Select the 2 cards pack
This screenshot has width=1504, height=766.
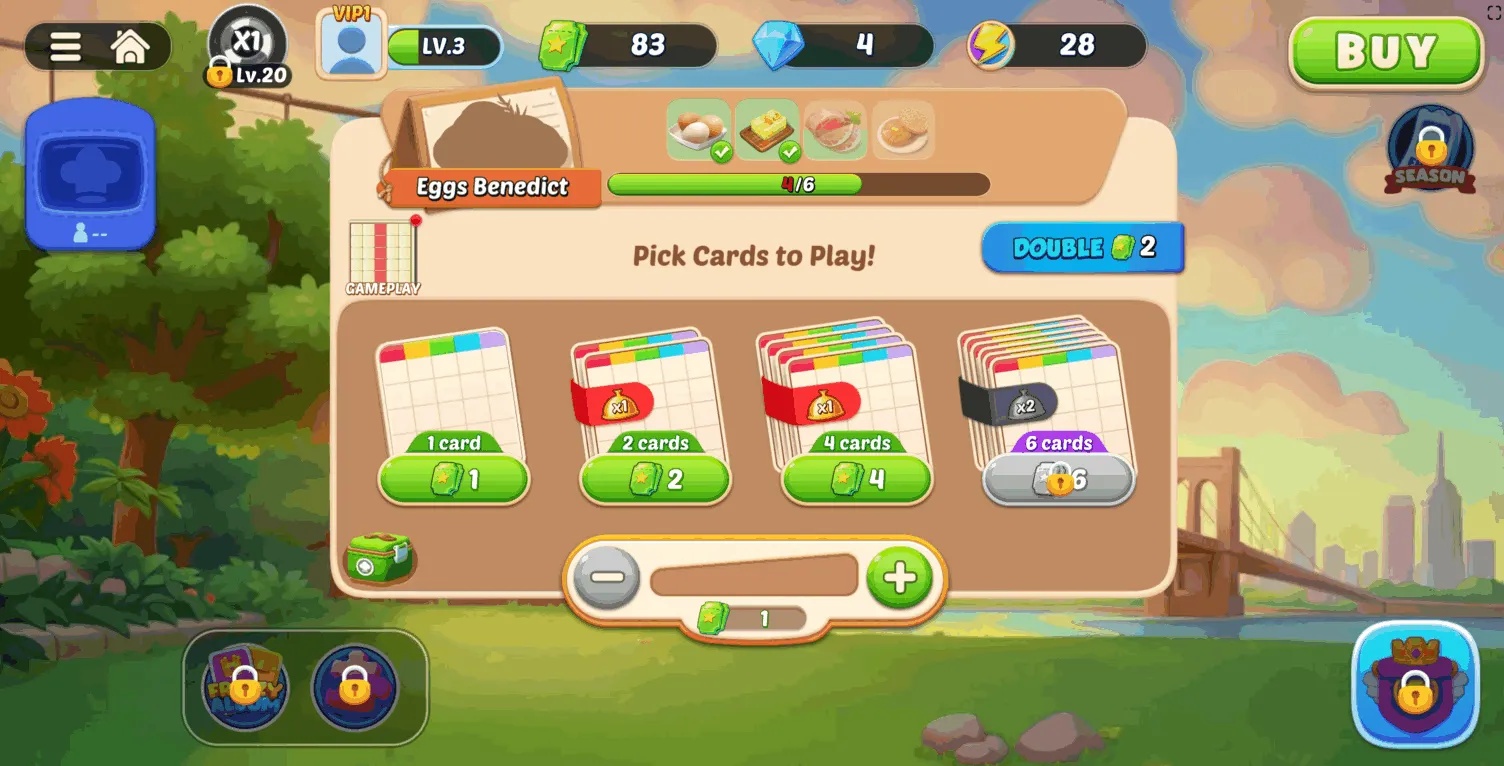tap(655, 480)
